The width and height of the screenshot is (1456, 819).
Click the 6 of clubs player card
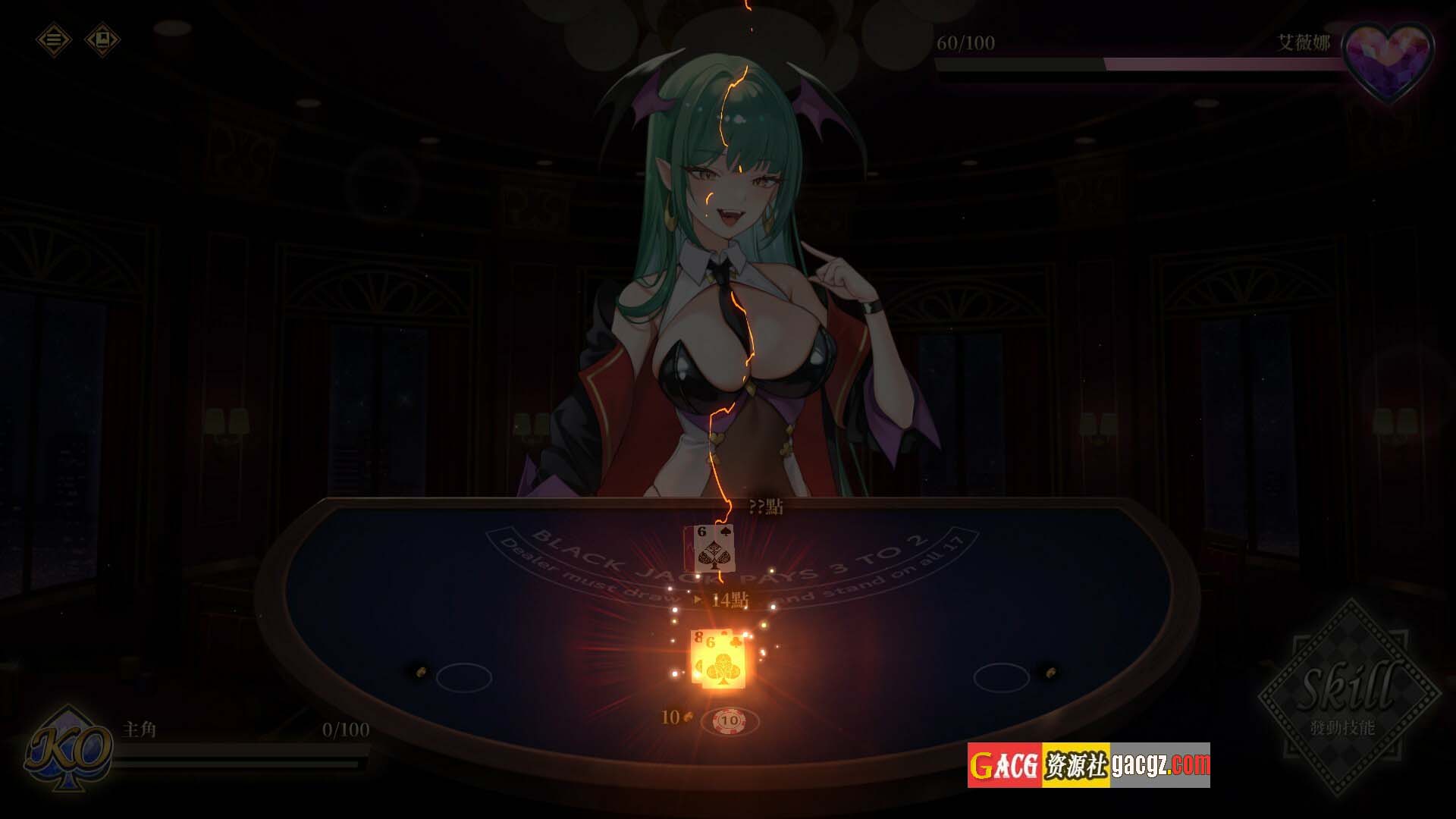click(x=724, y=663)
